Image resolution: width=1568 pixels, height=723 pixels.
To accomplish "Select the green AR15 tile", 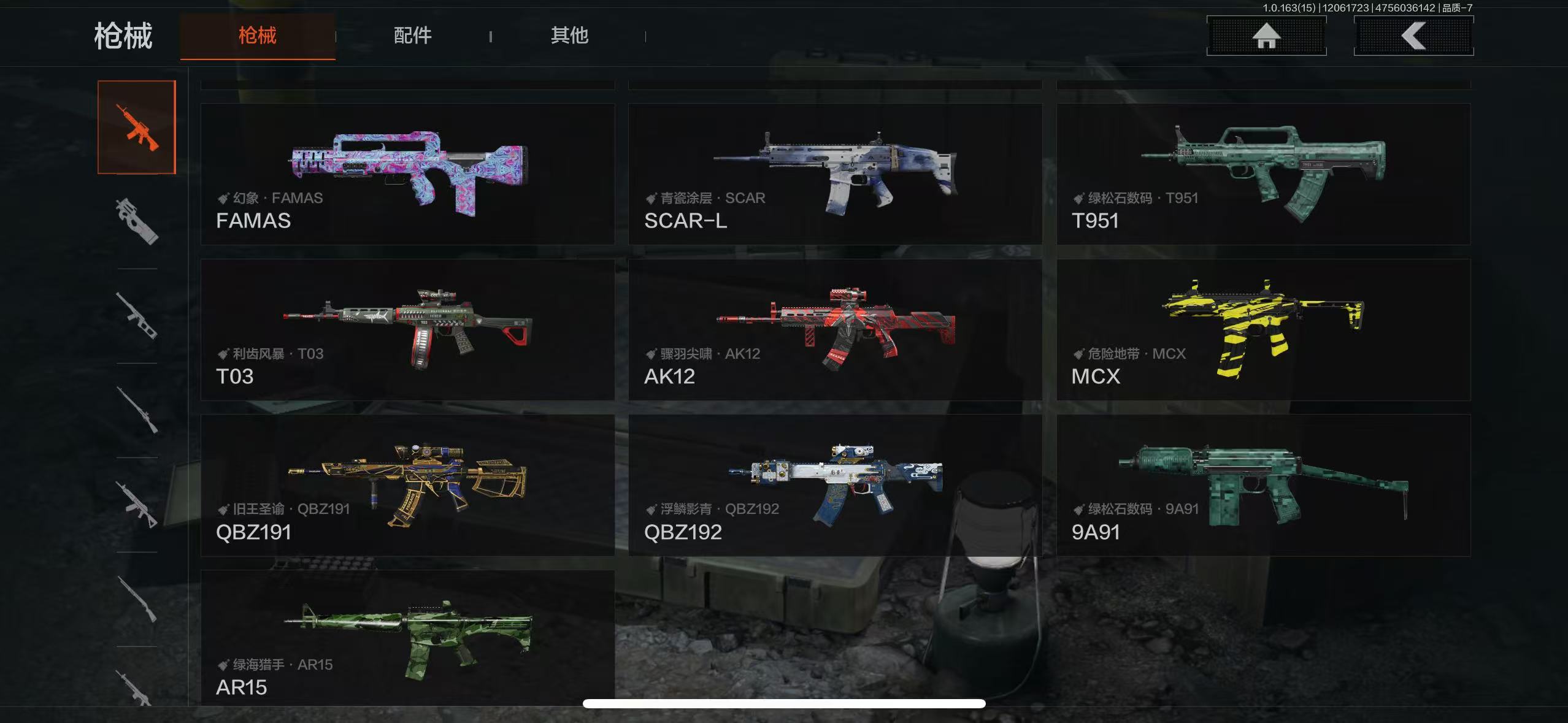I will (x=408, y=638).
